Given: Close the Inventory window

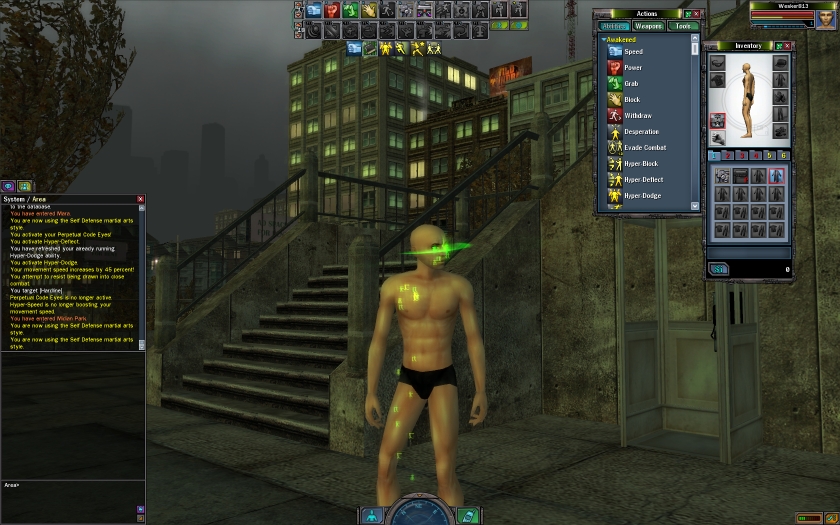Looking at the screenshot, I should click(789, 45).
